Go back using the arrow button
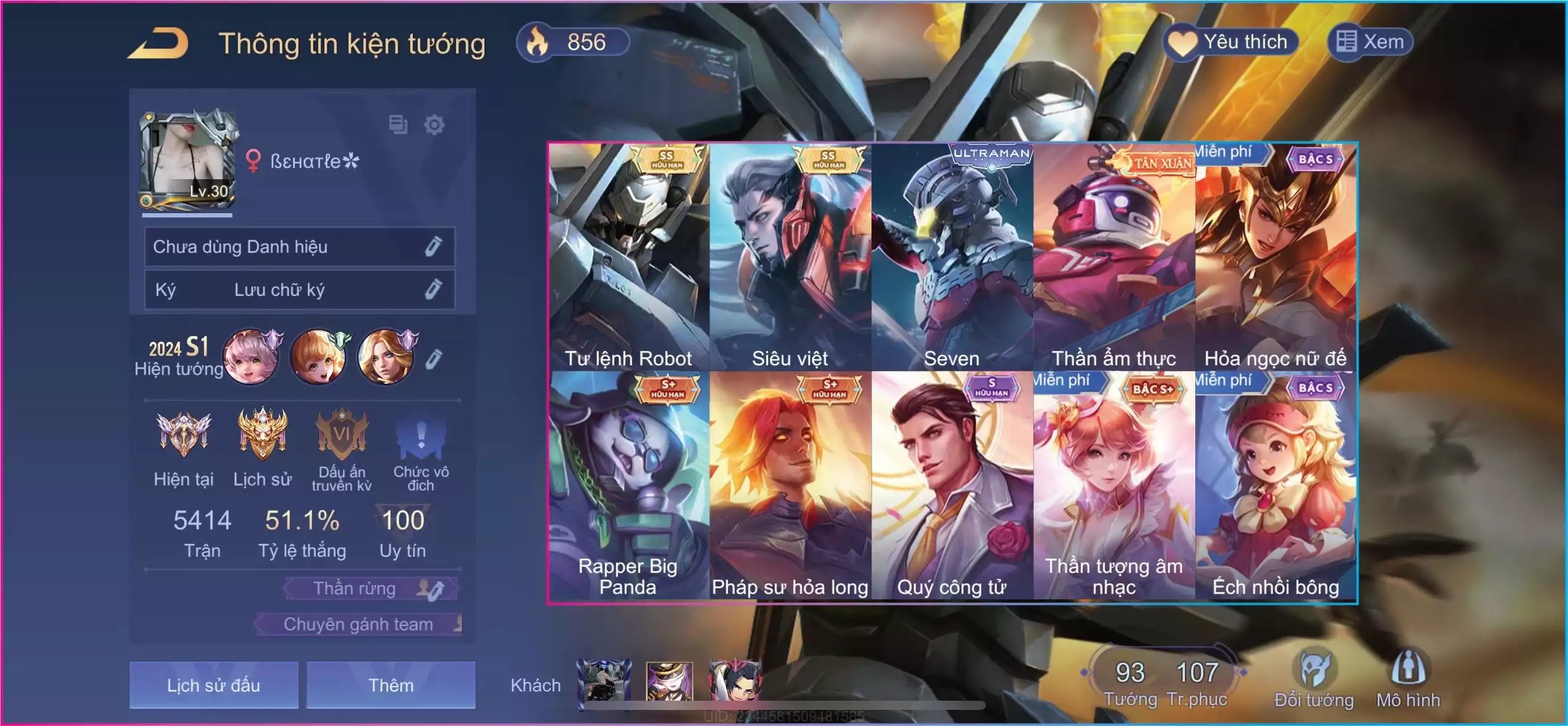The height and width of the screenshot is (726, 1568). click(x=158, y=43)
